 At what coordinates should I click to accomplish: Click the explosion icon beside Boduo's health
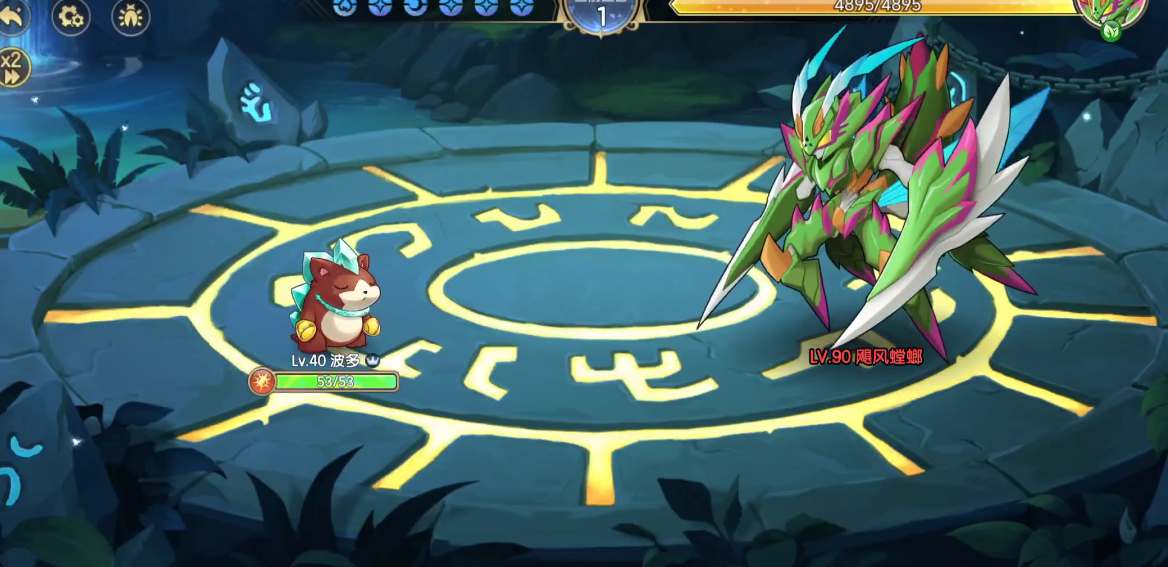261,381
